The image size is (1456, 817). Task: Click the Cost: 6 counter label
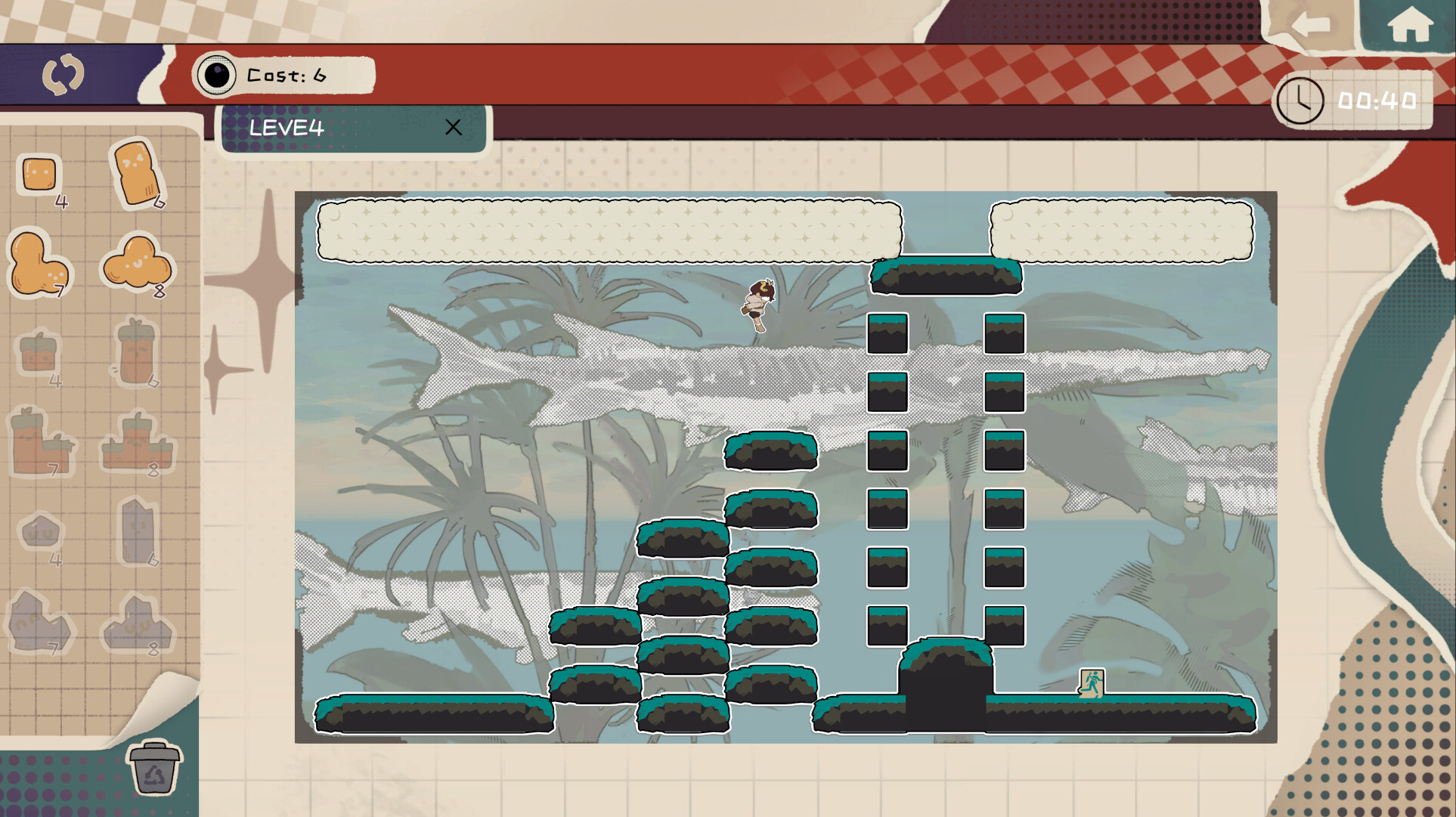tap(287, 75)
